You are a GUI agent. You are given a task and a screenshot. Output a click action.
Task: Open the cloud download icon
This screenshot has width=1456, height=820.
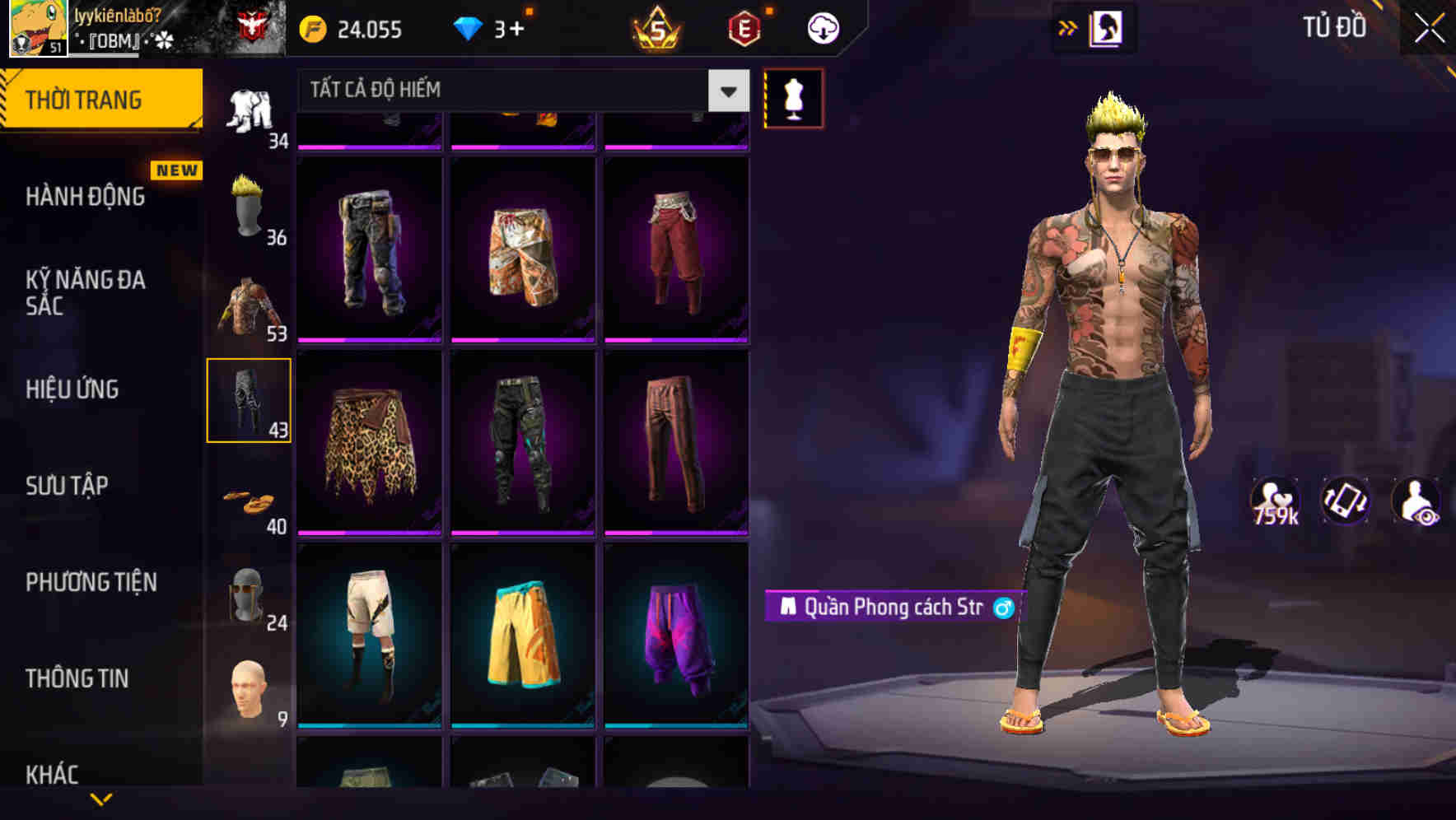pyautogui.click(x=822, y=28)
